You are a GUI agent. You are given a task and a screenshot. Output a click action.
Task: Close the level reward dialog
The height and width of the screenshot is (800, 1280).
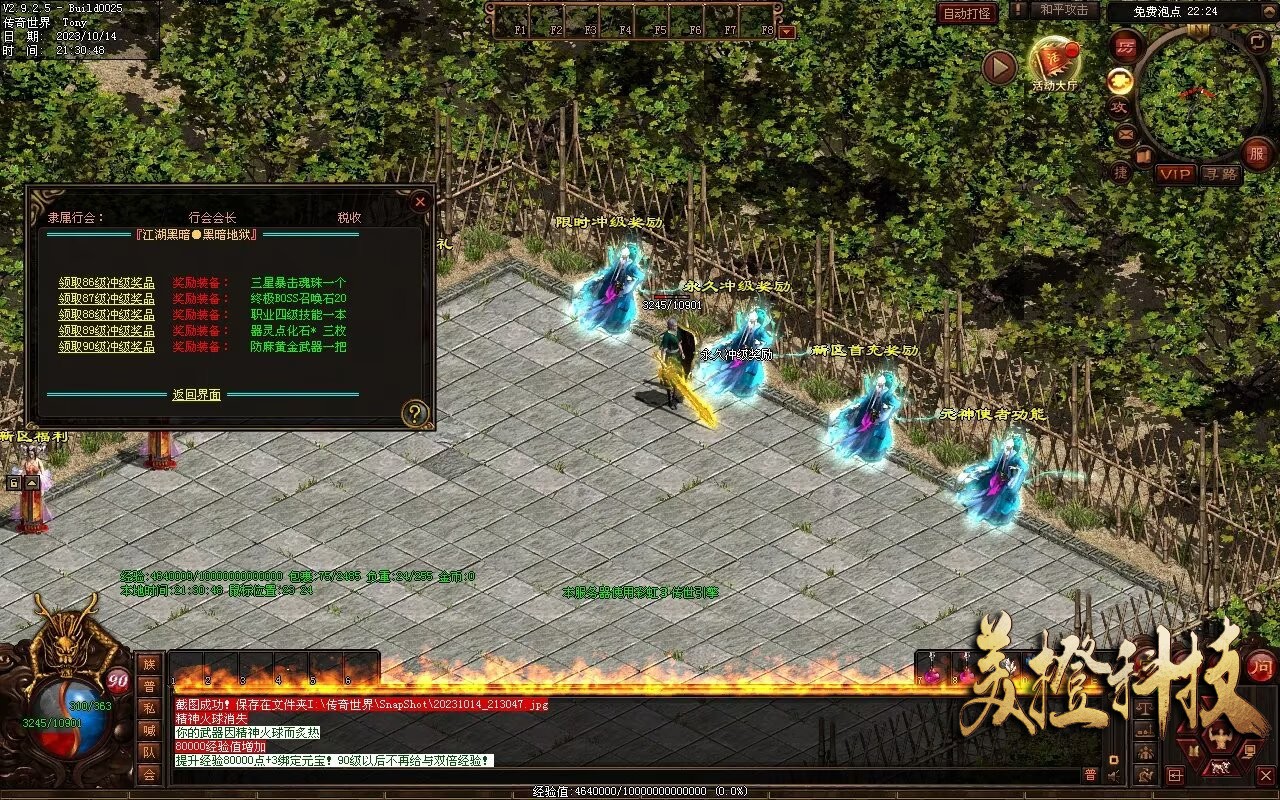[420, 202]
